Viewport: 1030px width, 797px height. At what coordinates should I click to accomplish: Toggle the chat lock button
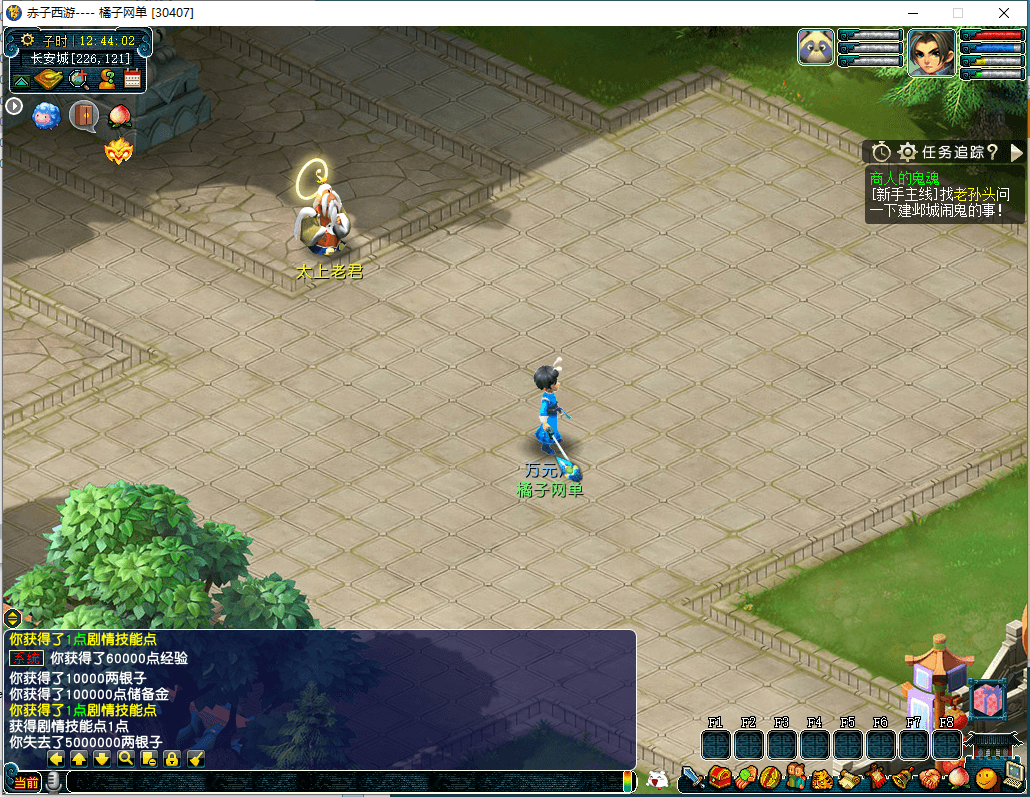[173, 759]
